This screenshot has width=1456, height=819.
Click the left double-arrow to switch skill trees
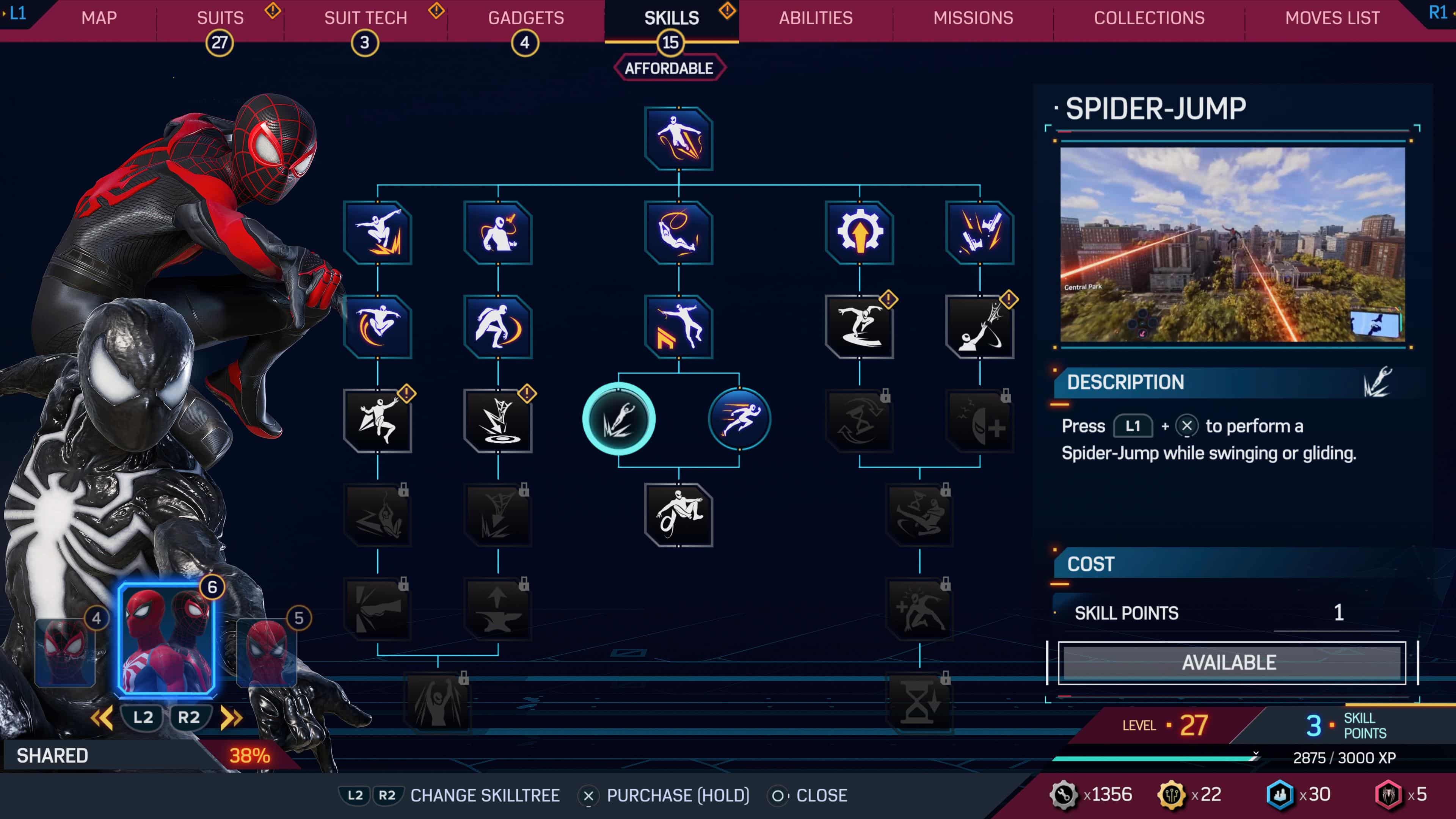(102, 718)
